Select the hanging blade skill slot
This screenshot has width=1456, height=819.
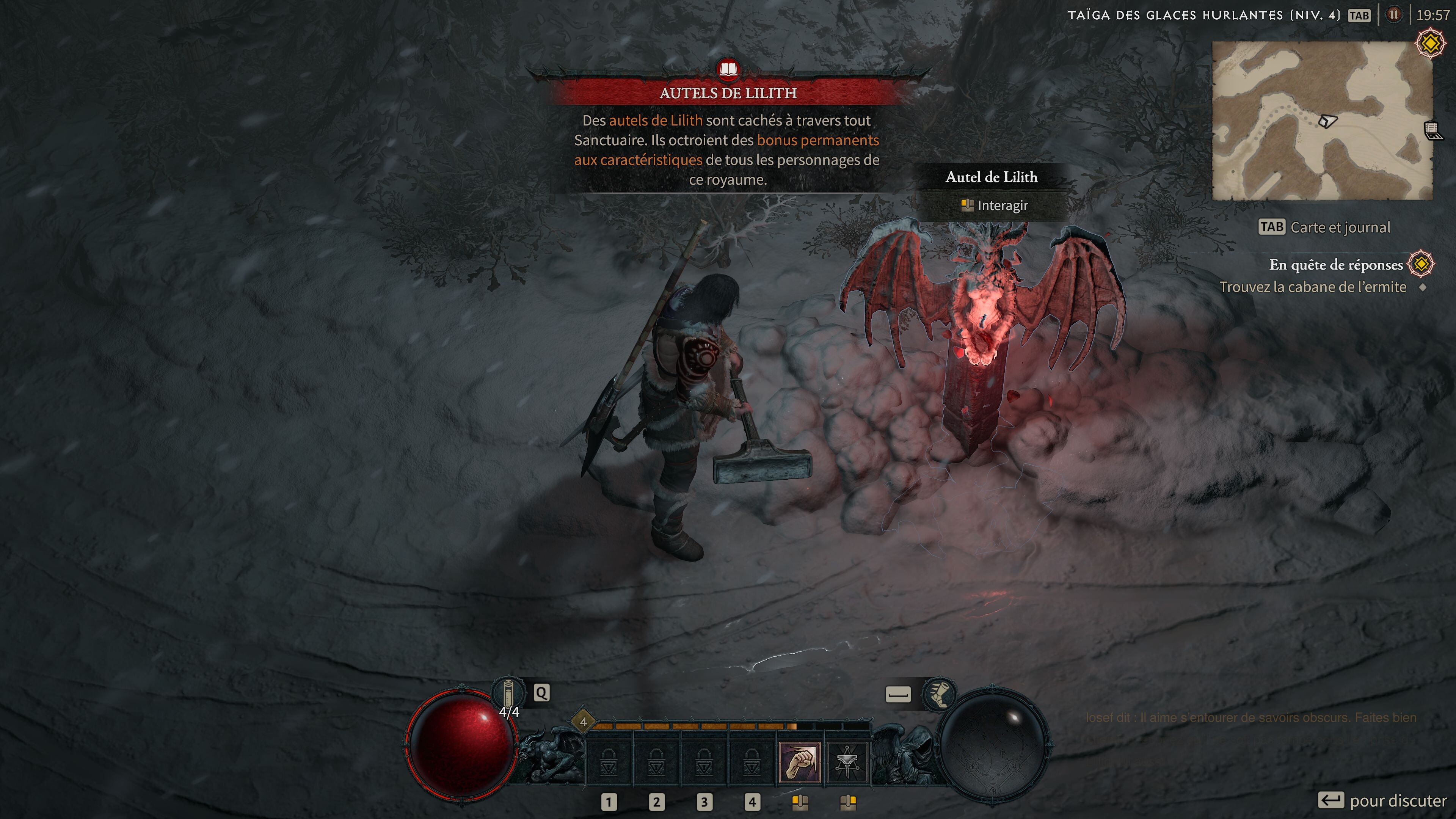tap(847, 762)
